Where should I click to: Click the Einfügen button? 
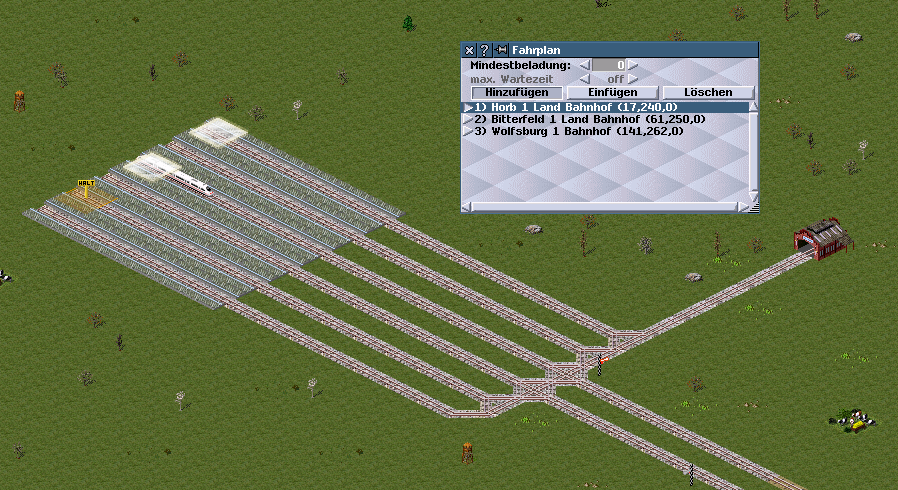point(612,93)
